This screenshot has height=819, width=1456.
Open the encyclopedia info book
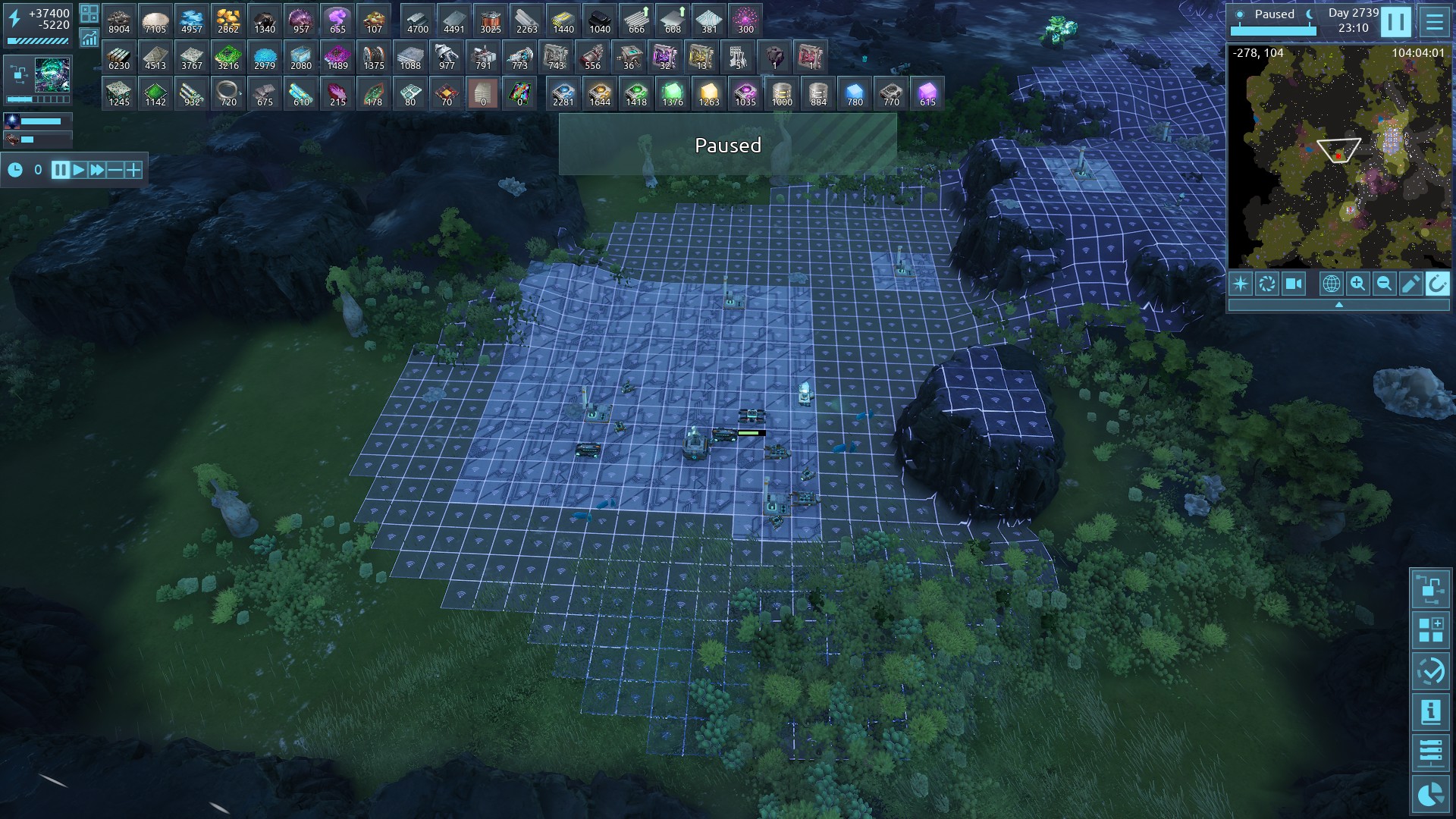click(1430, 712)
